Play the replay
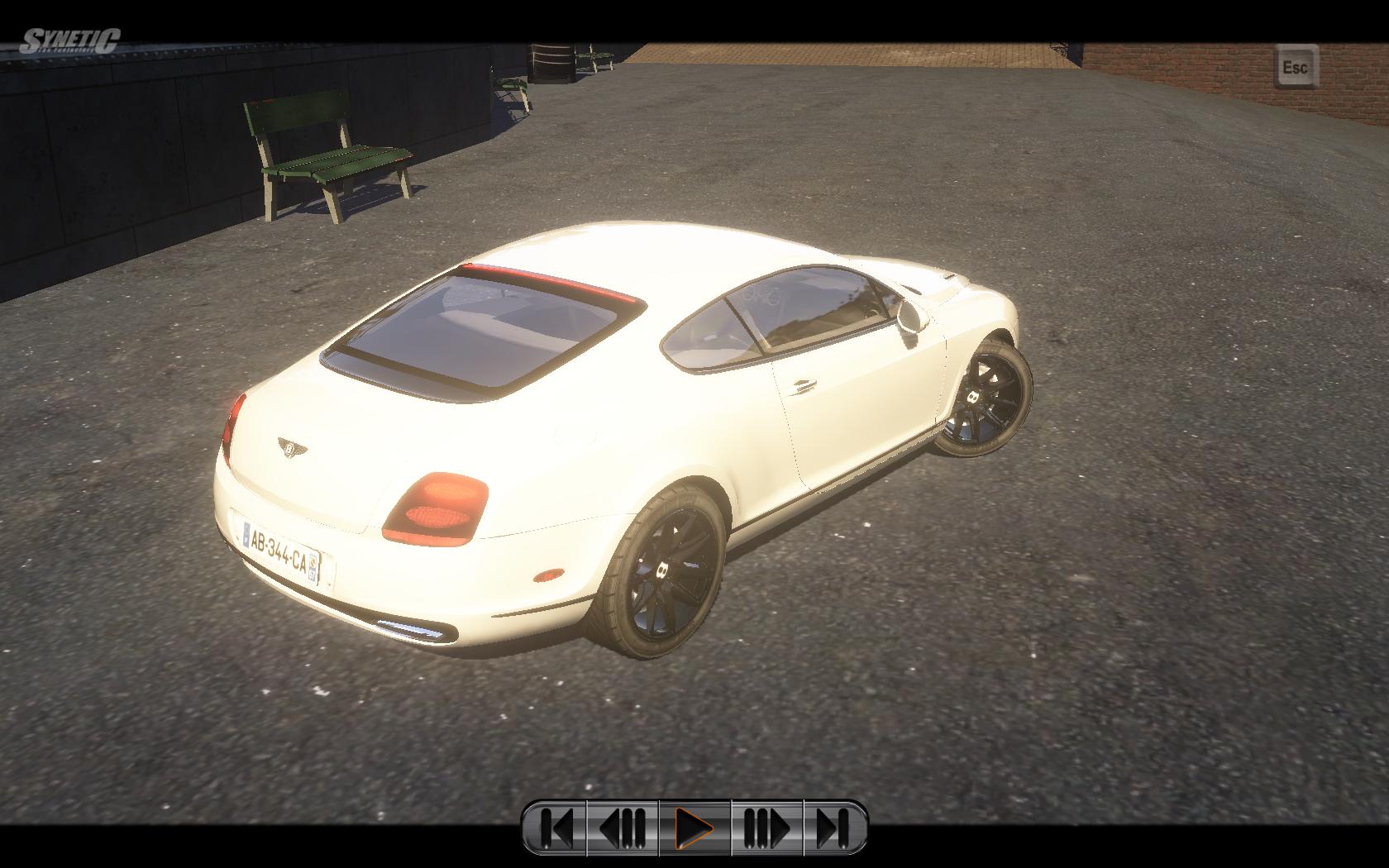Viewport: 1389px width, 868px height. [x=694, y=827]
